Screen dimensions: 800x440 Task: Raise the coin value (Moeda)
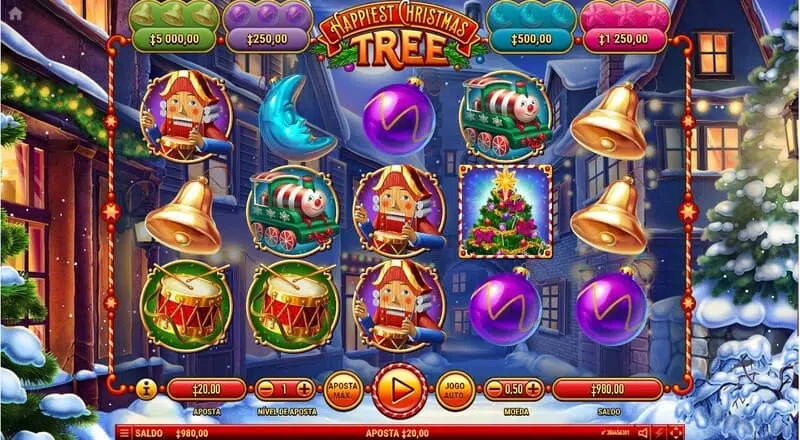(x=534, y=389)
